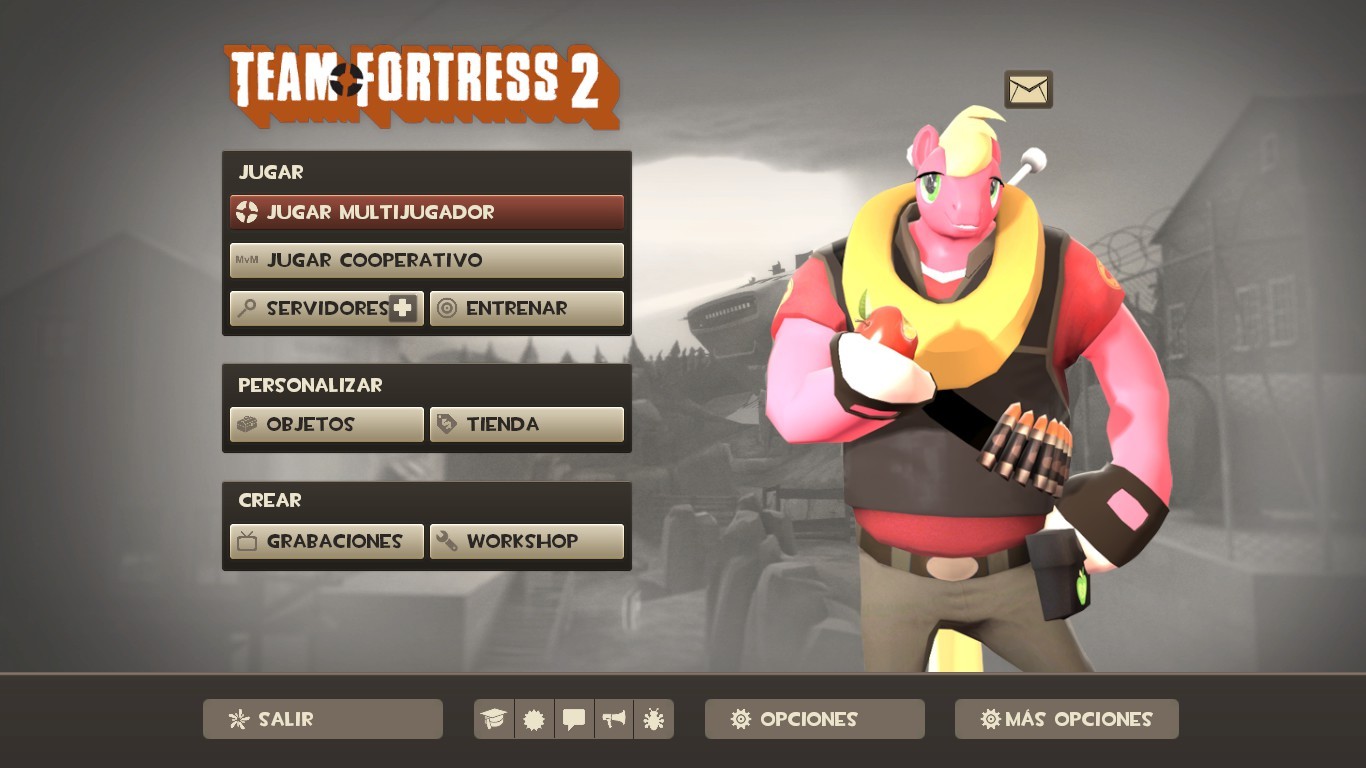1366x768 pixels.
Task: Click Salir to exit the game
Action: [x=322, y=719]
